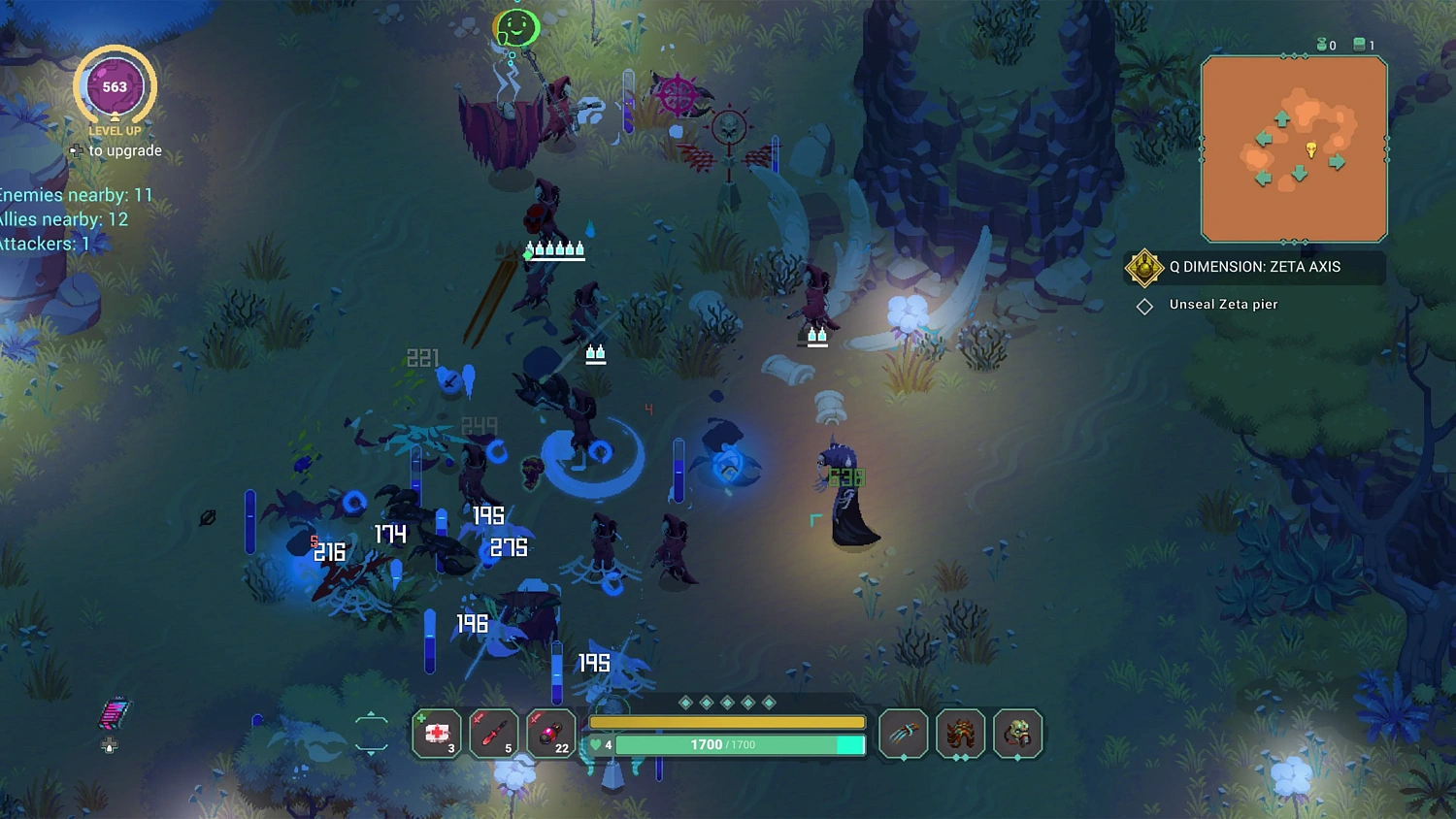Click the chest counter showing 1
This screenshot has width=1456, height=819.
click(1363, 45)
